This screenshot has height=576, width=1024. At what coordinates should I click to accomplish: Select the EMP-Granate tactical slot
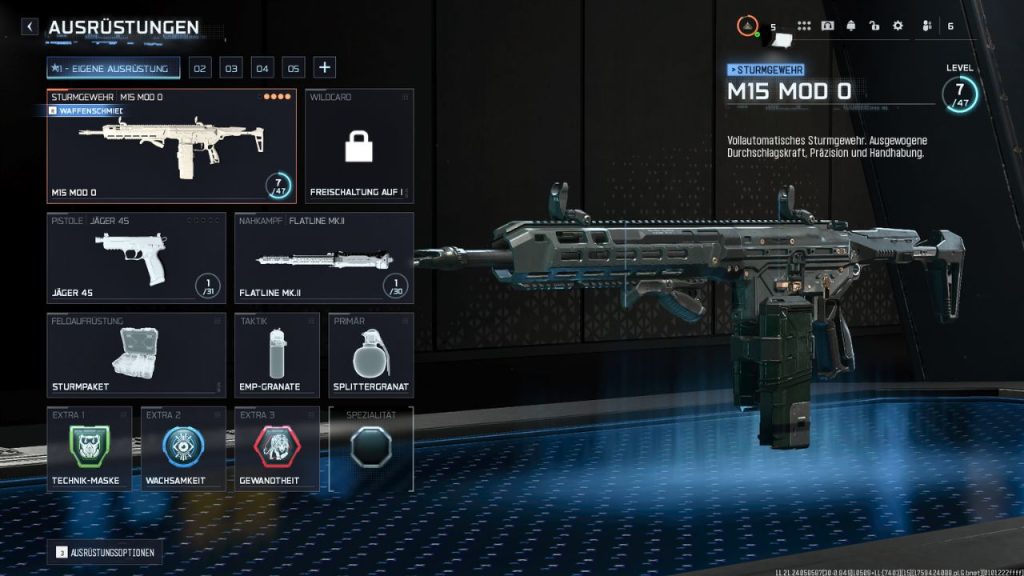[277, 354]
